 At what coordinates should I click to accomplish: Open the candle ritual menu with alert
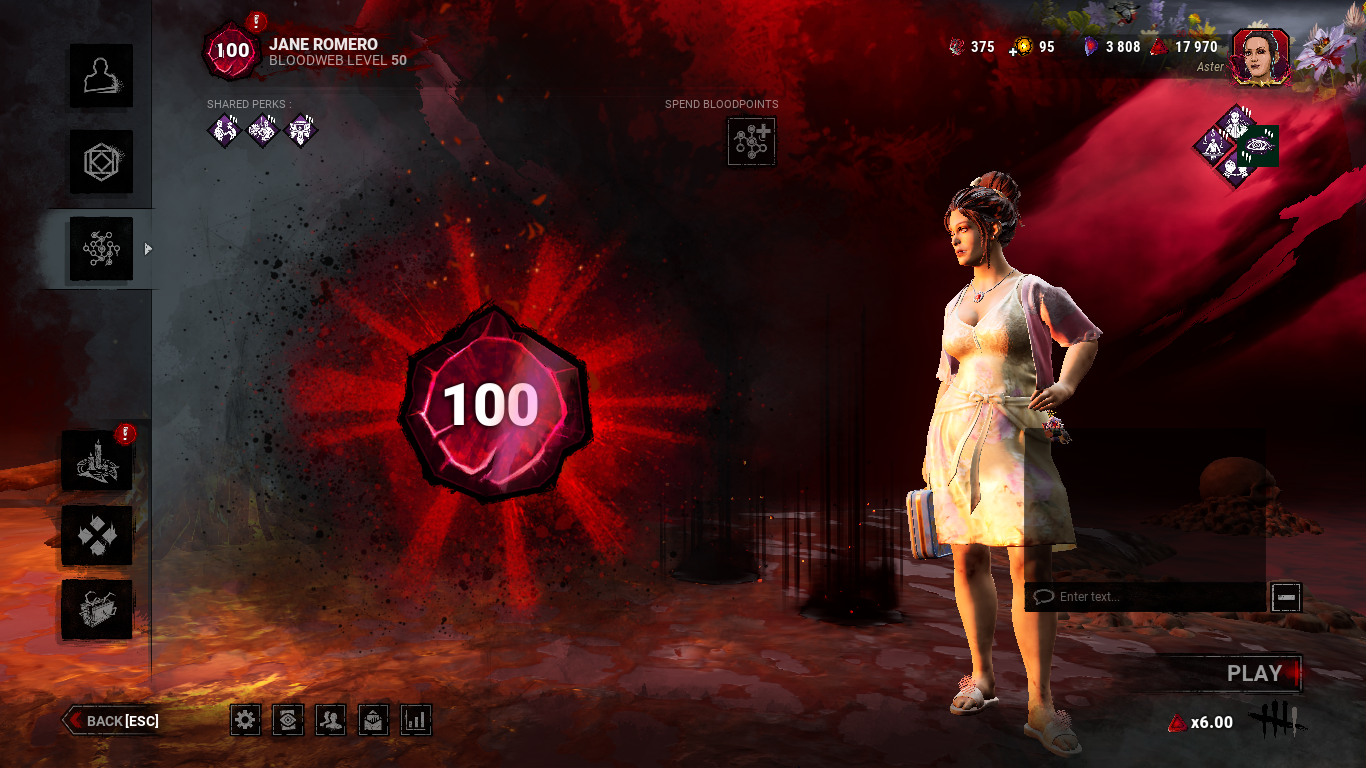click(x=97, y=461)
